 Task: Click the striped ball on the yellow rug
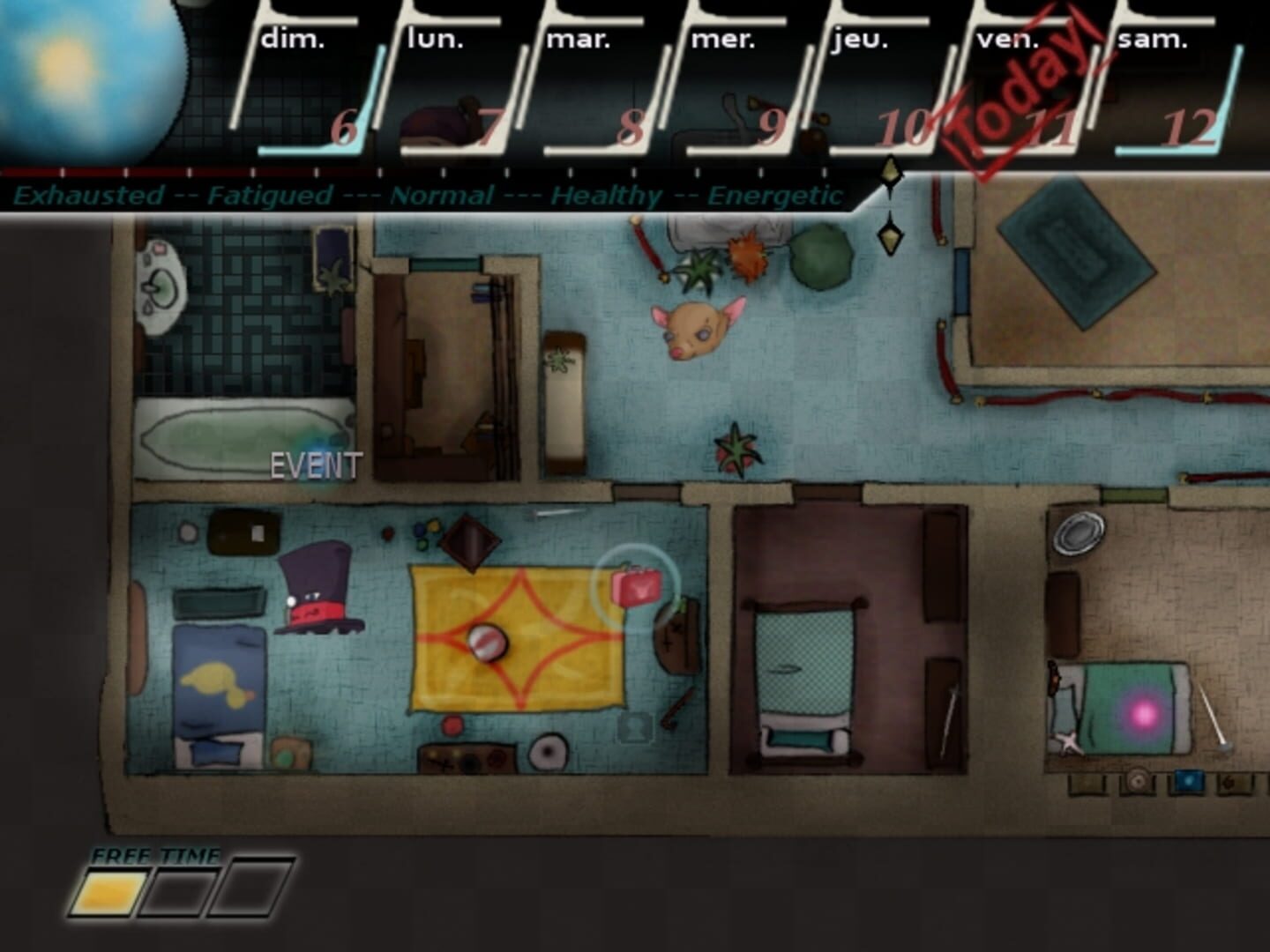click(x=488, y=643)
